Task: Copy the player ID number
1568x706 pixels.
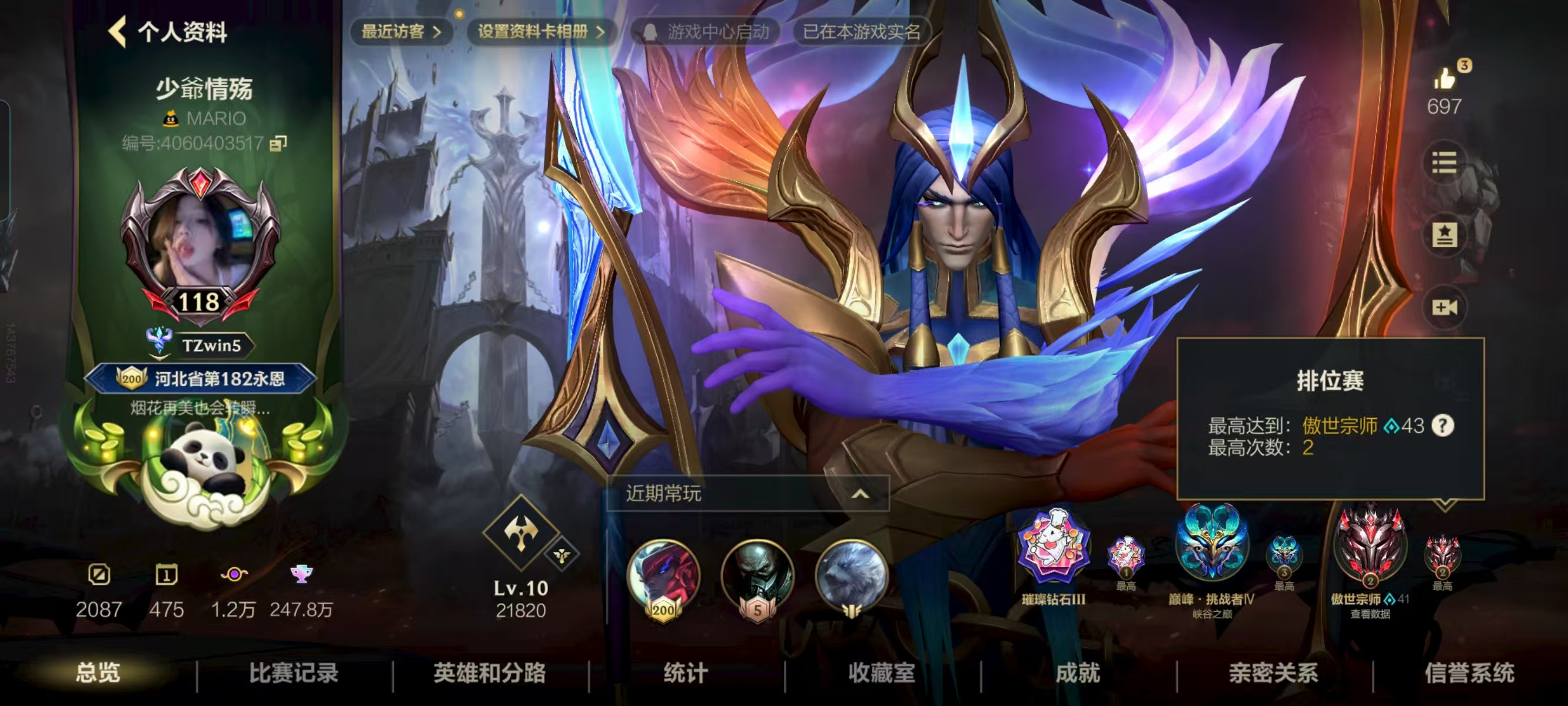Action: pos(278,144)
